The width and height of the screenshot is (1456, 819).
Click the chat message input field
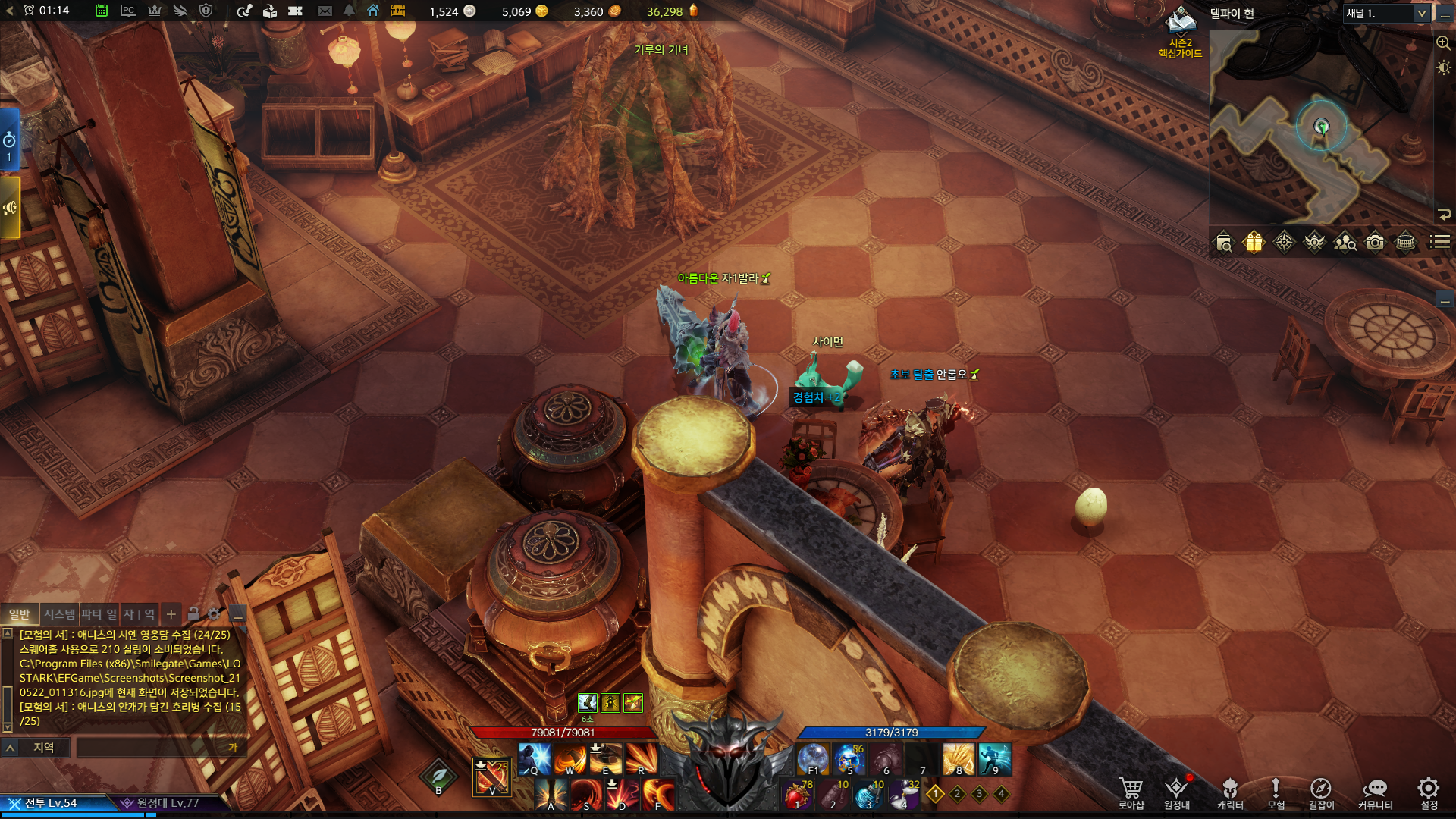[152, 748]
